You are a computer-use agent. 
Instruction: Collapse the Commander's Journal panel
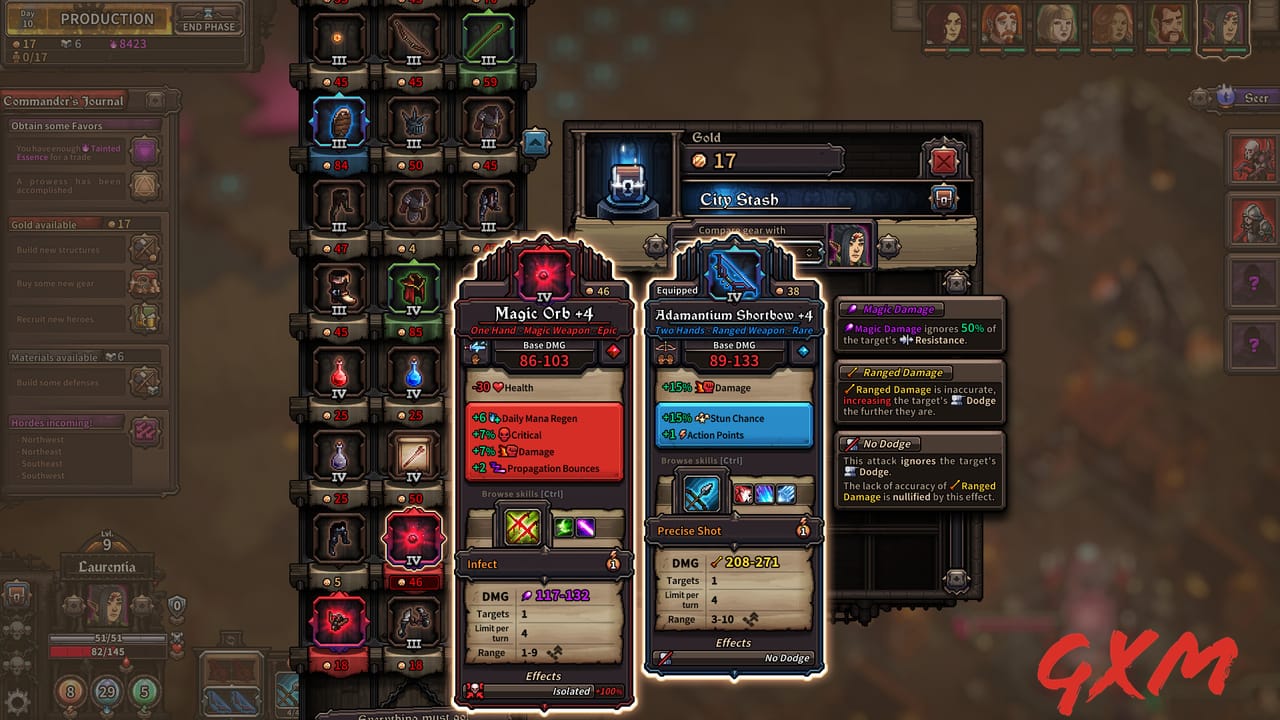(x=155, y=100)
